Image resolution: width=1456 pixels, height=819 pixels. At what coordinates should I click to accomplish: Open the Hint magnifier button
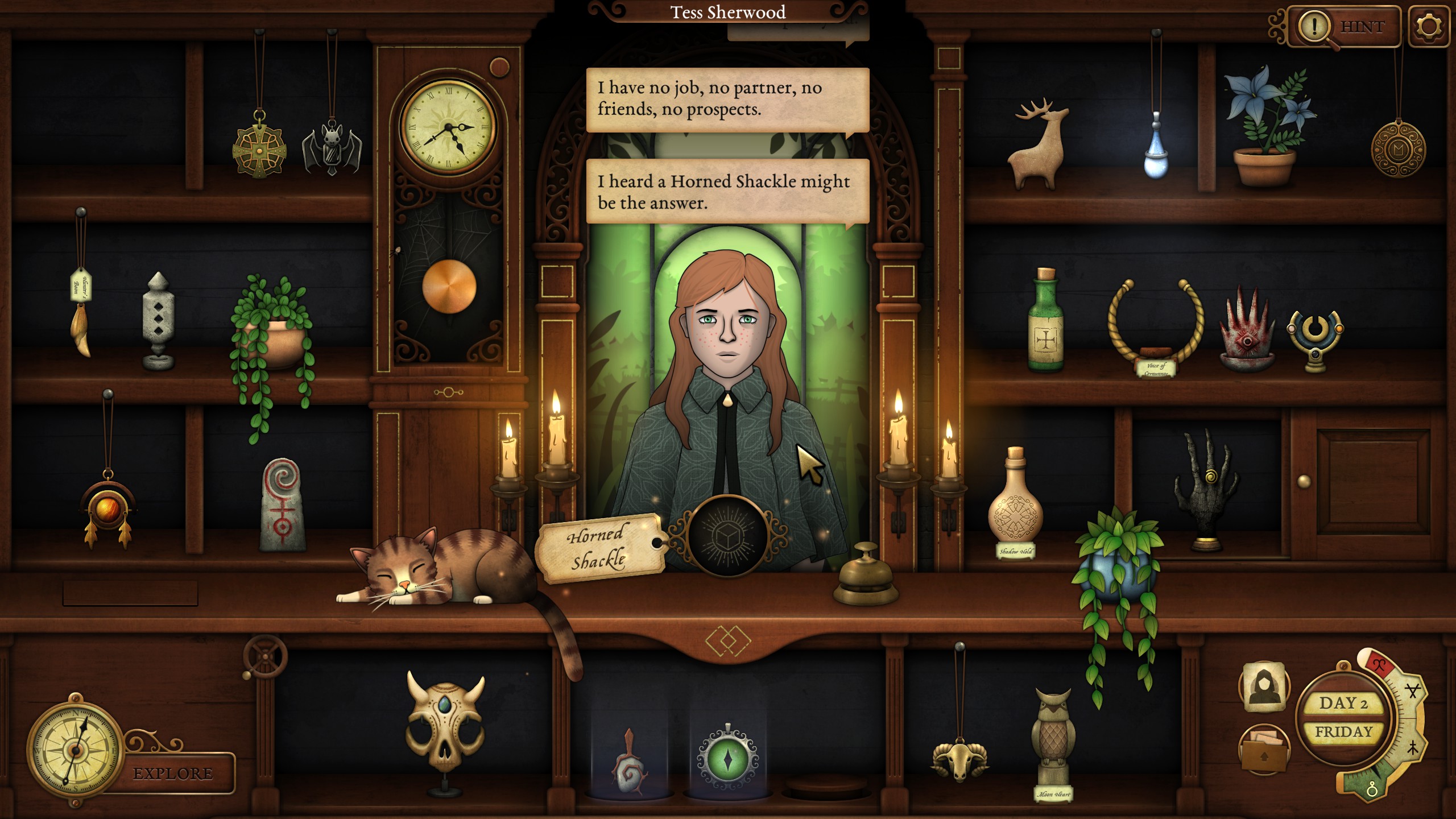tap(1343, 26)
